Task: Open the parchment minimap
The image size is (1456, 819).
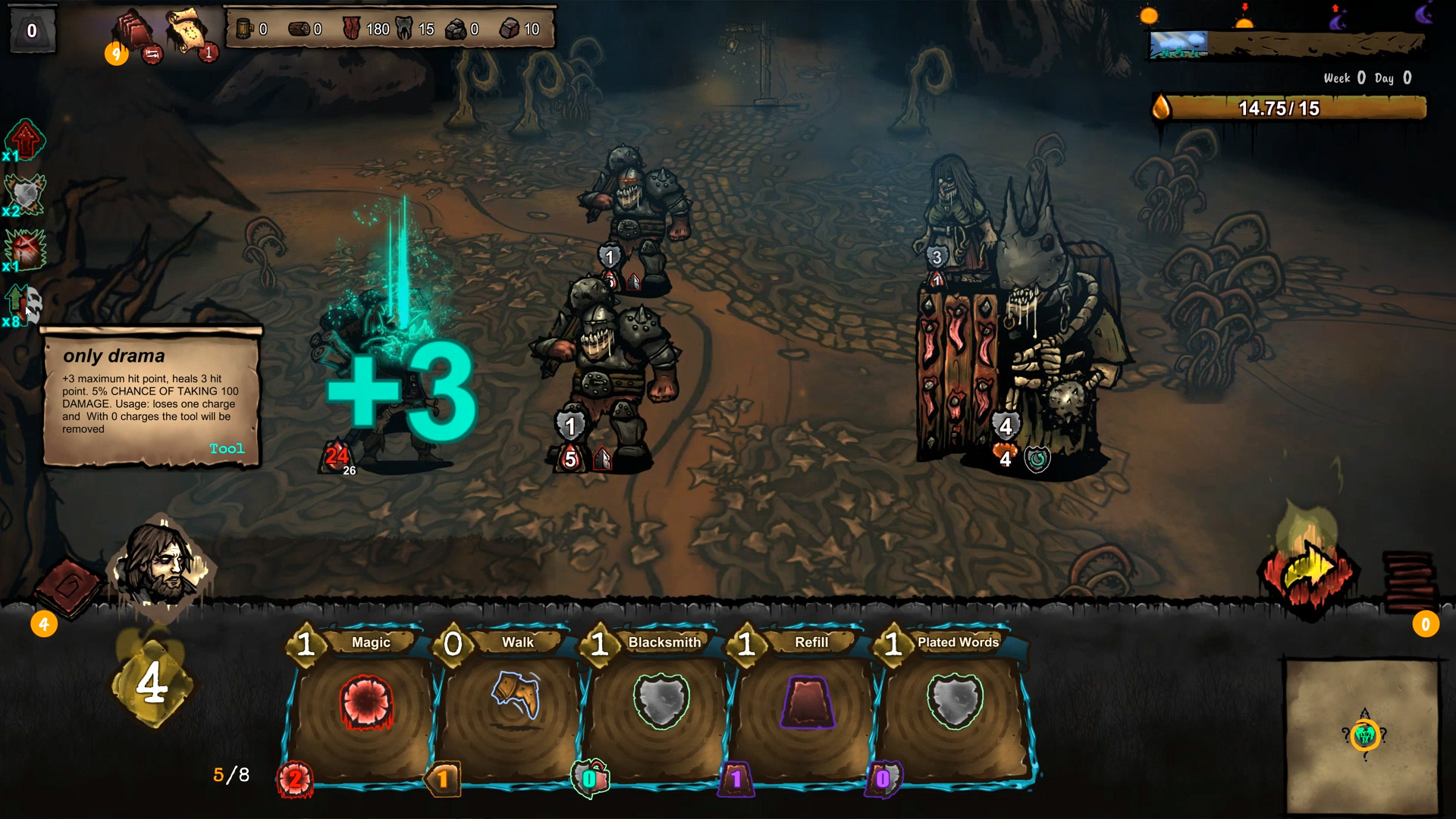Action: pyautogui.click(x=1363, y=734)
